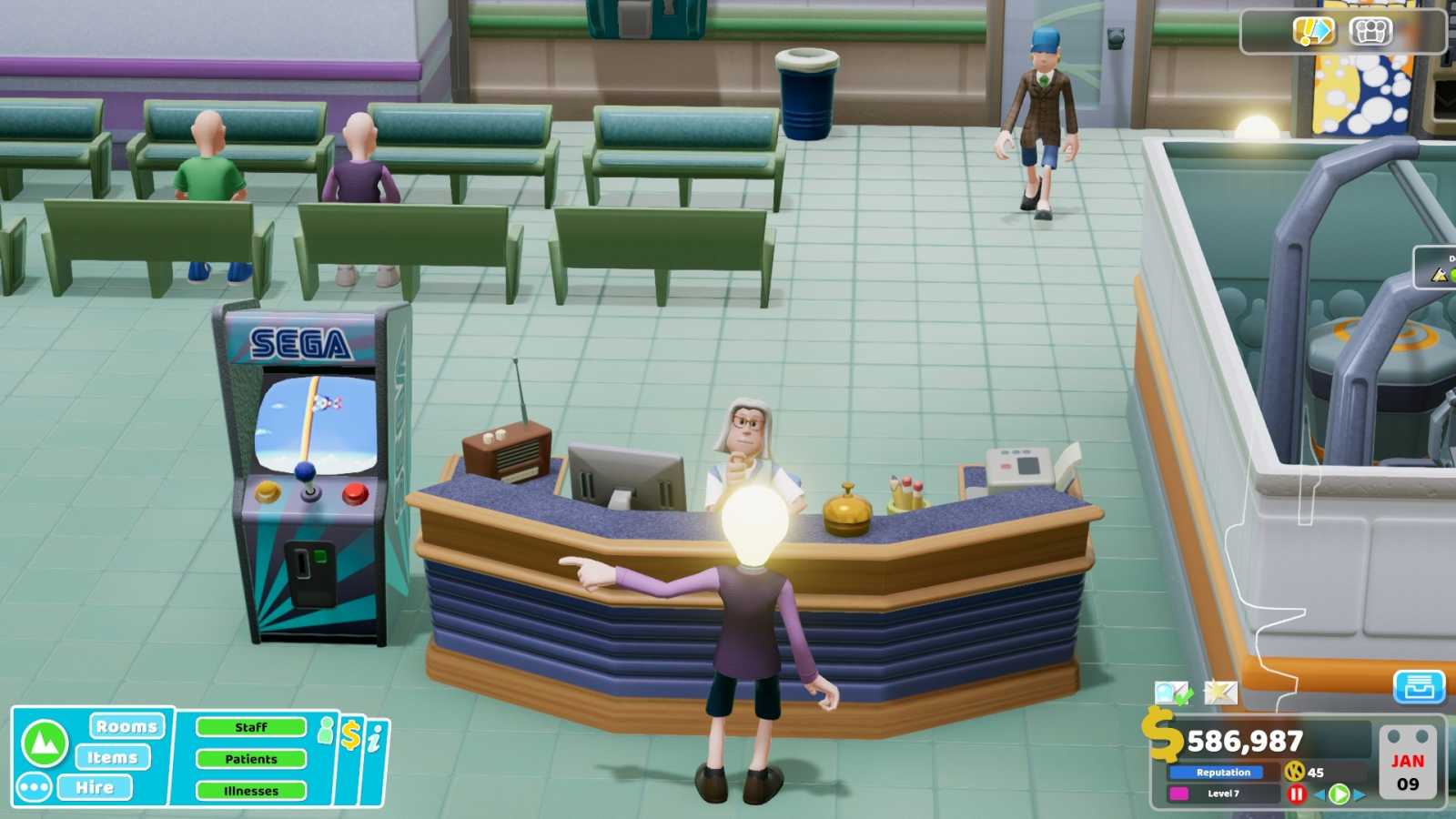Click the cinematic camera icon at top right
Viewport: 1456px width, 819px height.
tap(1370, 30)
